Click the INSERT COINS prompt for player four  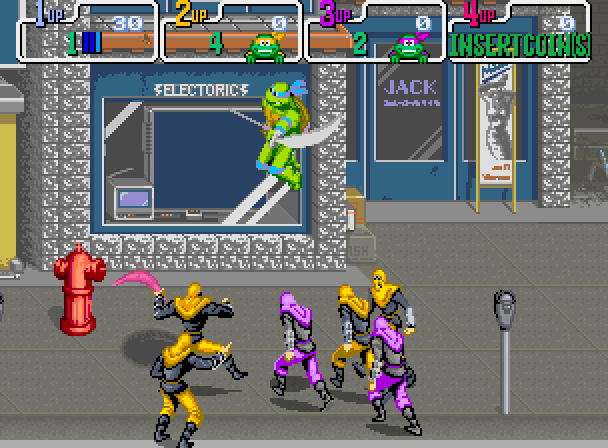coord(520,47)
